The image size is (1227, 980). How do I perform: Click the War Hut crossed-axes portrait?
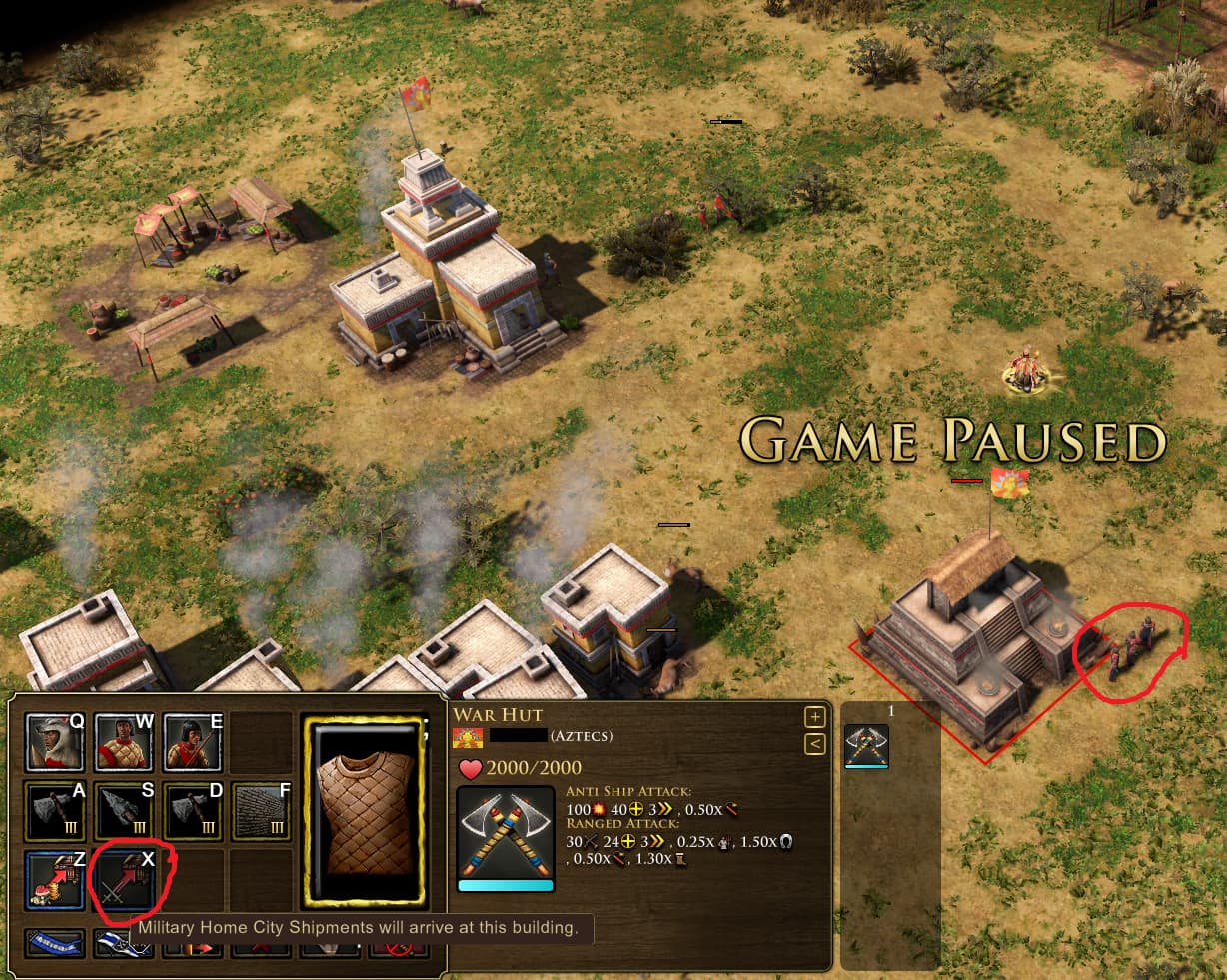click(x=505, y=837)
